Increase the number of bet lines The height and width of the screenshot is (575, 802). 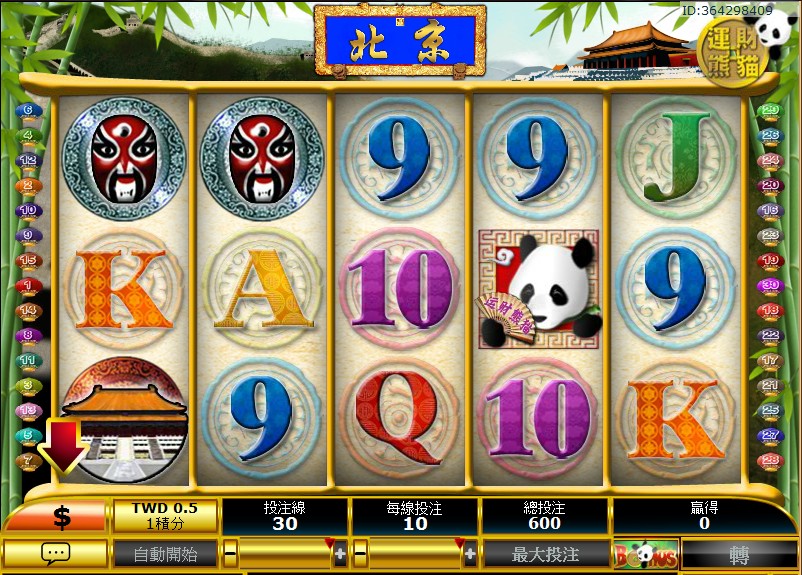[x=340, y=553]
